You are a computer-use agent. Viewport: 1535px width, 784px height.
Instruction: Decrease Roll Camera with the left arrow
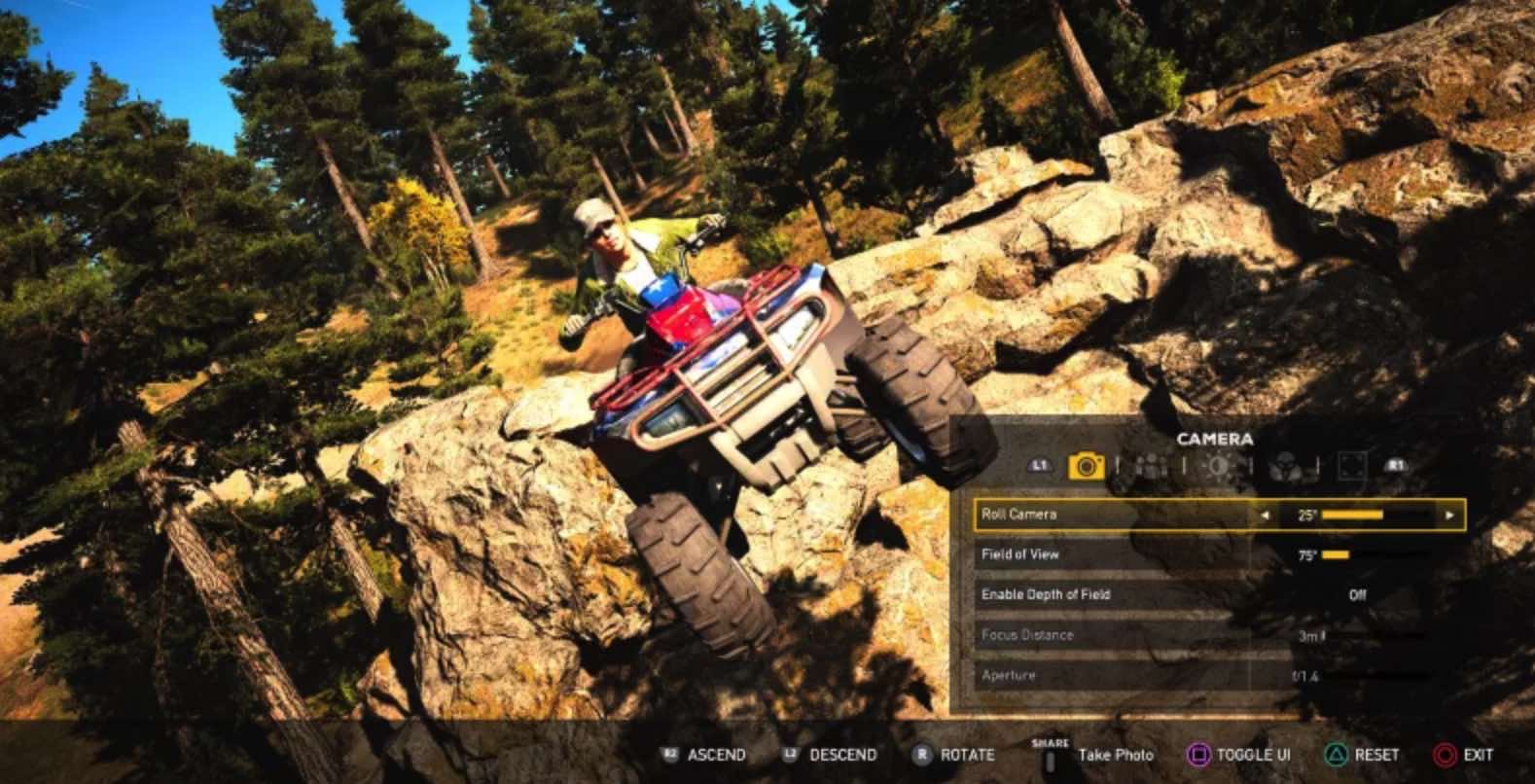1265,515
